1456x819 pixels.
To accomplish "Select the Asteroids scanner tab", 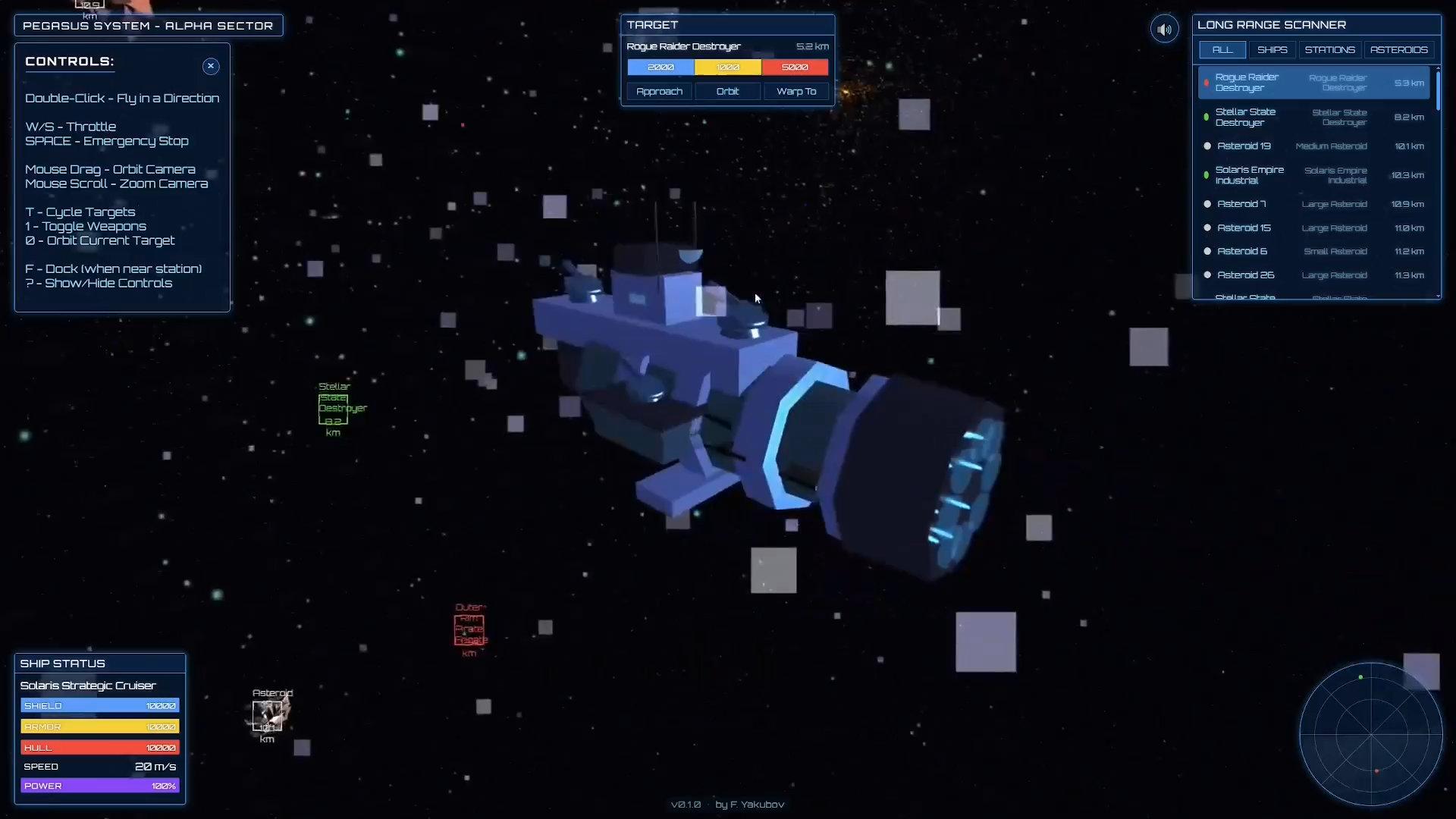I will 1398,50.
